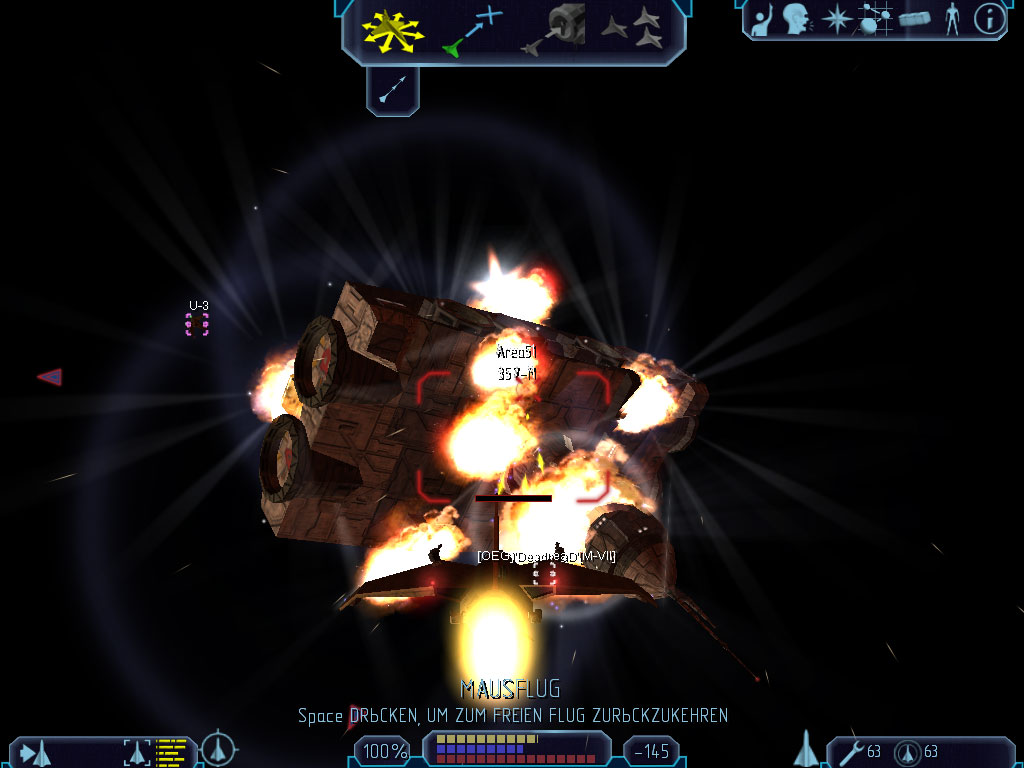Click the starburst icon in top-right bar

click(x=835, y=19)
